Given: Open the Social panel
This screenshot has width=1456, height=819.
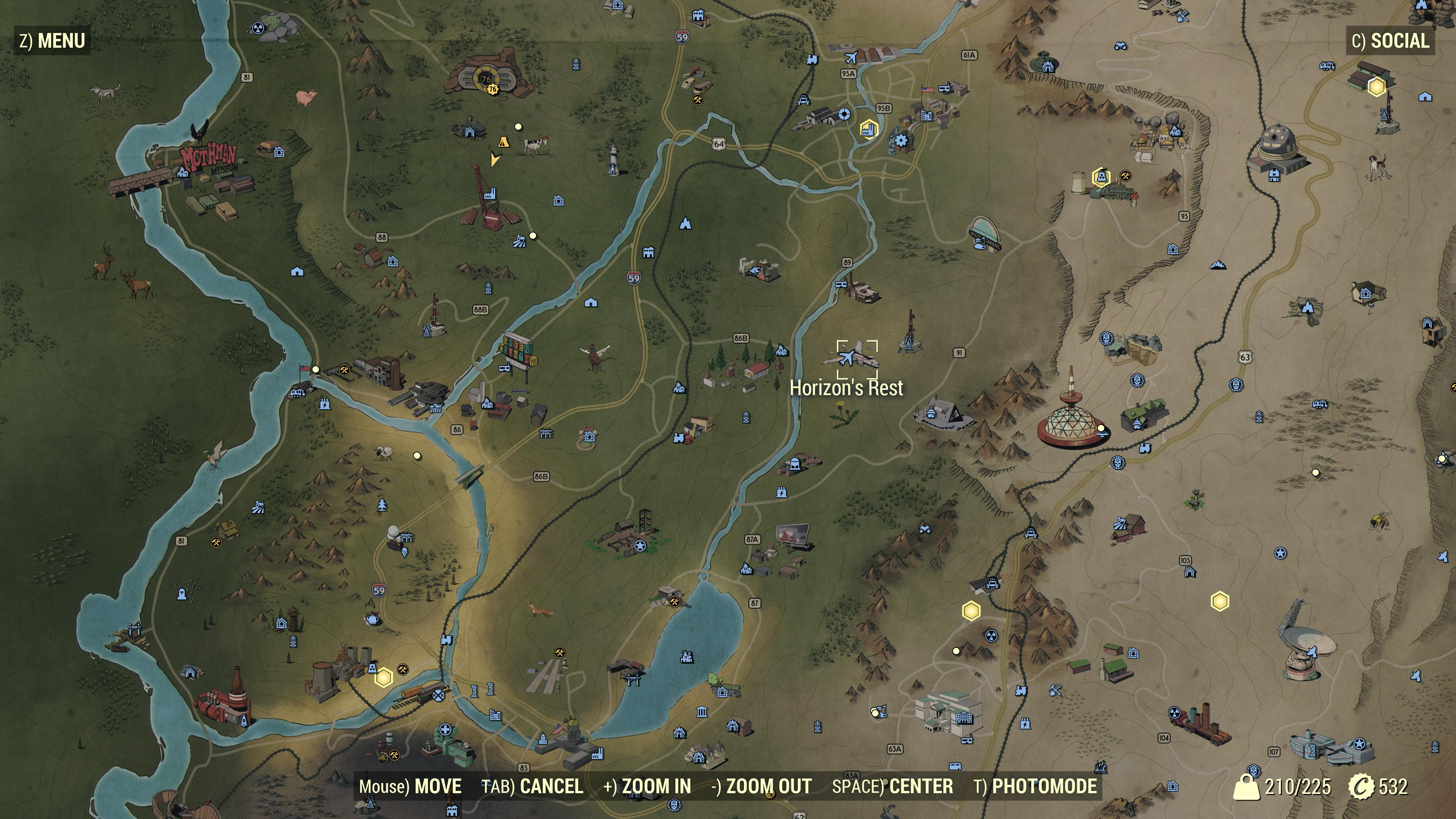Looking at the screenshot, I should click(1390, 41).
